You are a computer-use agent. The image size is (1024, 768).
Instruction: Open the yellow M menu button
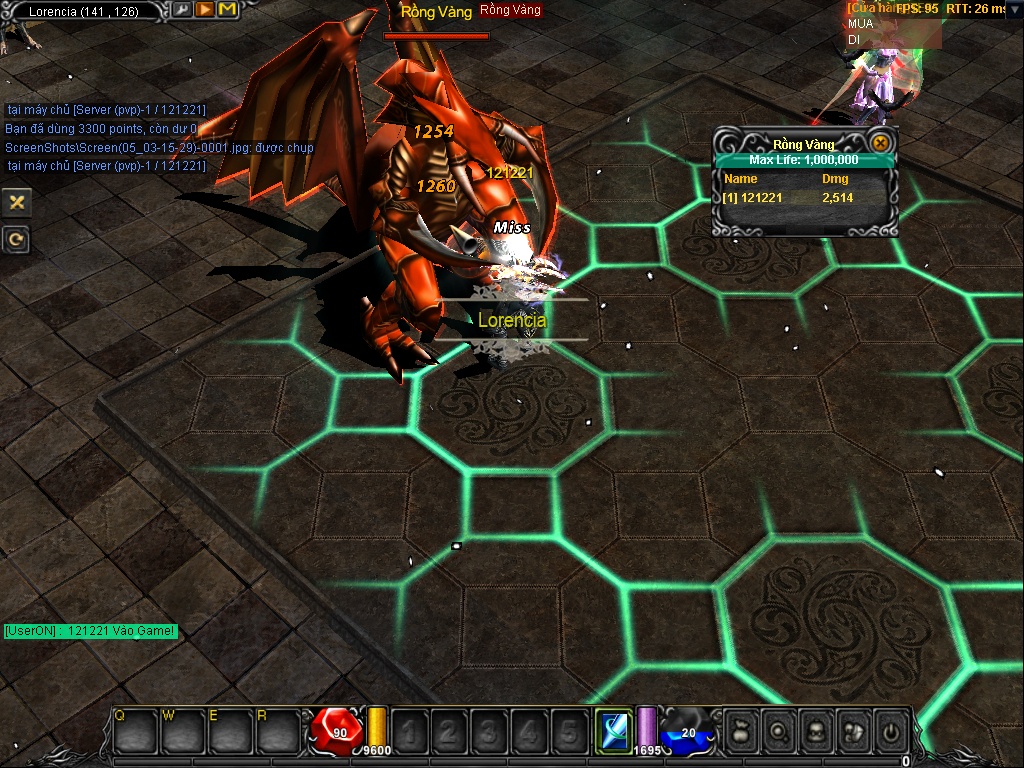227,10
